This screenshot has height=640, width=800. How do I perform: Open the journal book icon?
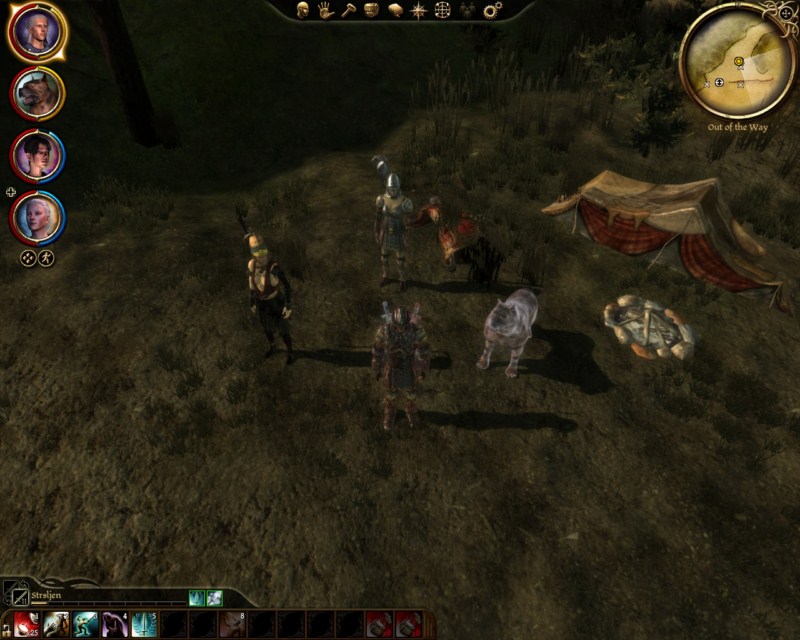click(x=395, y=10)
